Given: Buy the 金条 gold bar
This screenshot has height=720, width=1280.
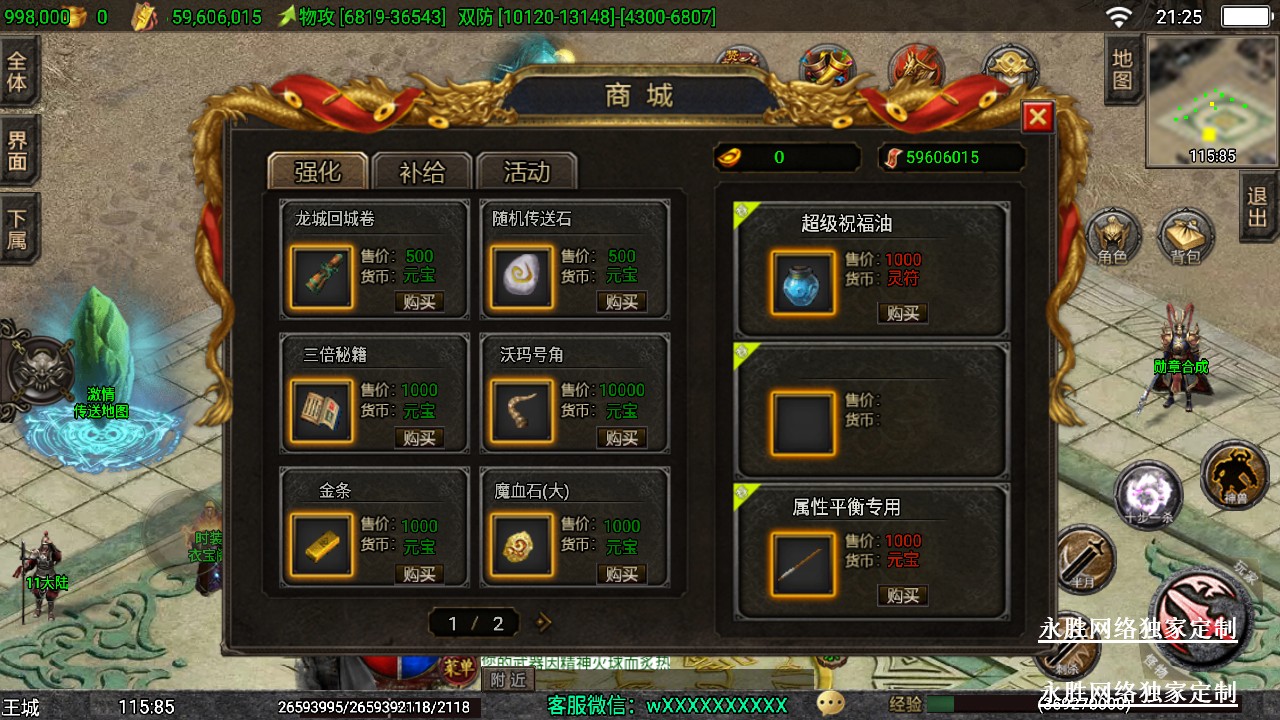Looking at the screenshot, I should [x=419, y=574].
